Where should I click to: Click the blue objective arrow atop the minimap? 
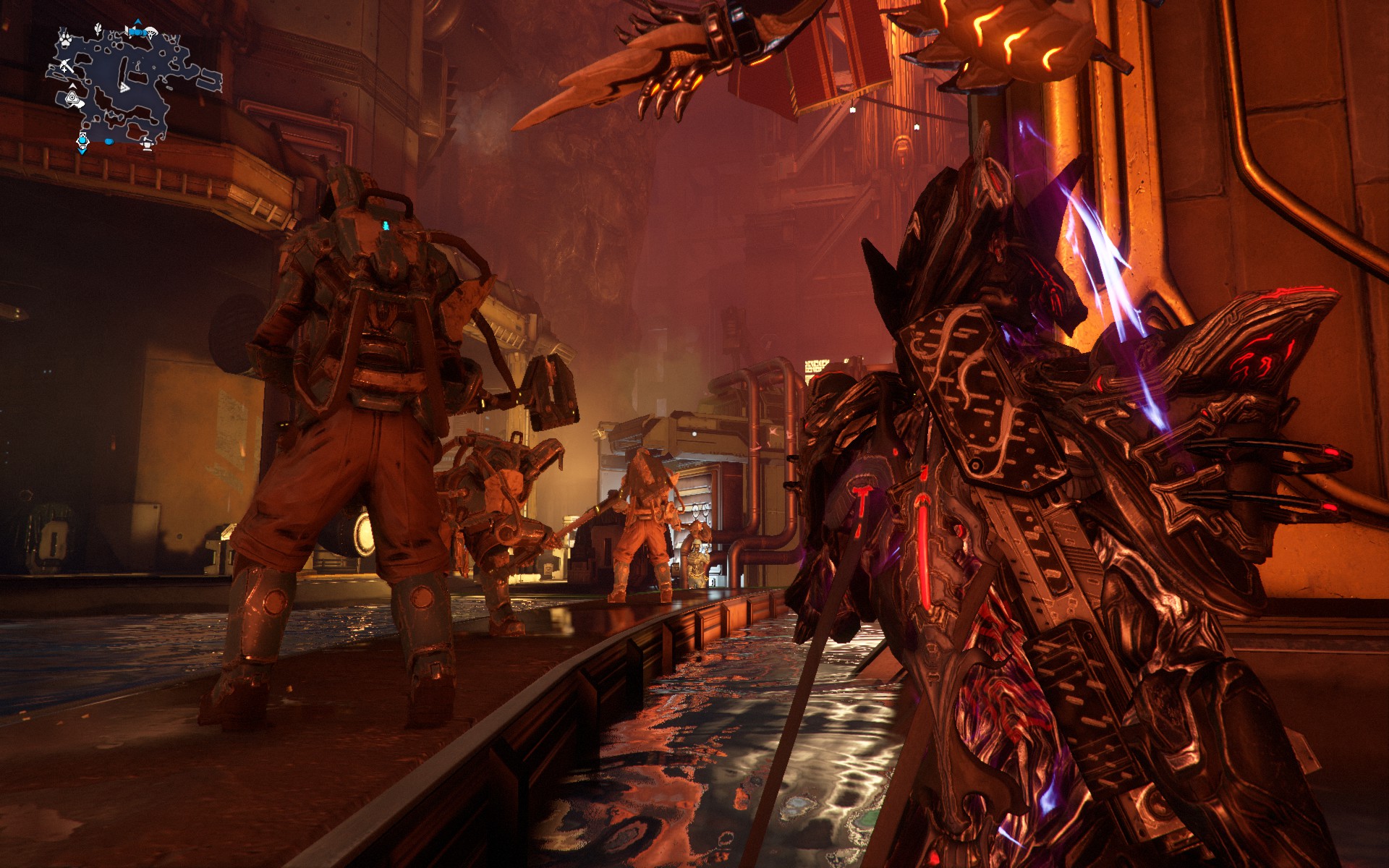coord(137,21)
